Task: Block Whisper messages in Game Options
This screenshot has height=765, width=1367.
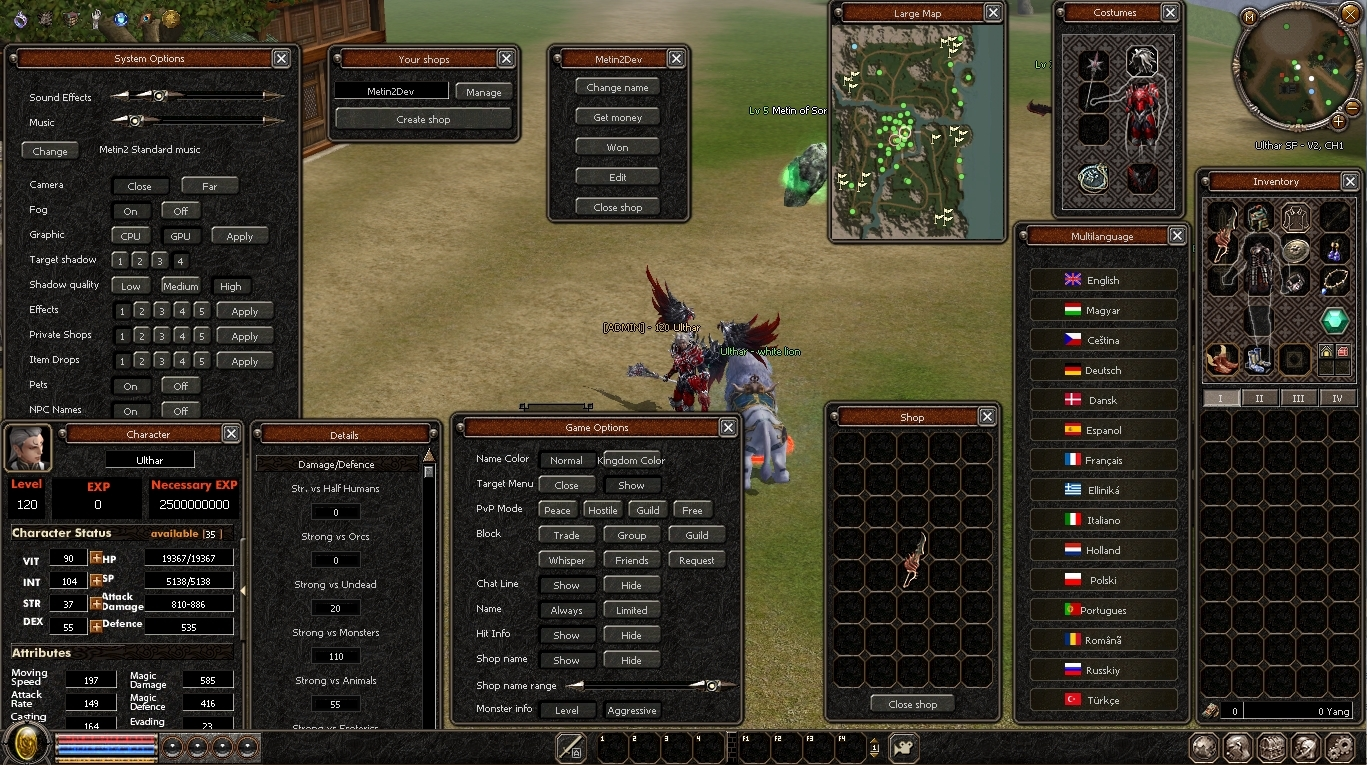Action: (567, 561)
